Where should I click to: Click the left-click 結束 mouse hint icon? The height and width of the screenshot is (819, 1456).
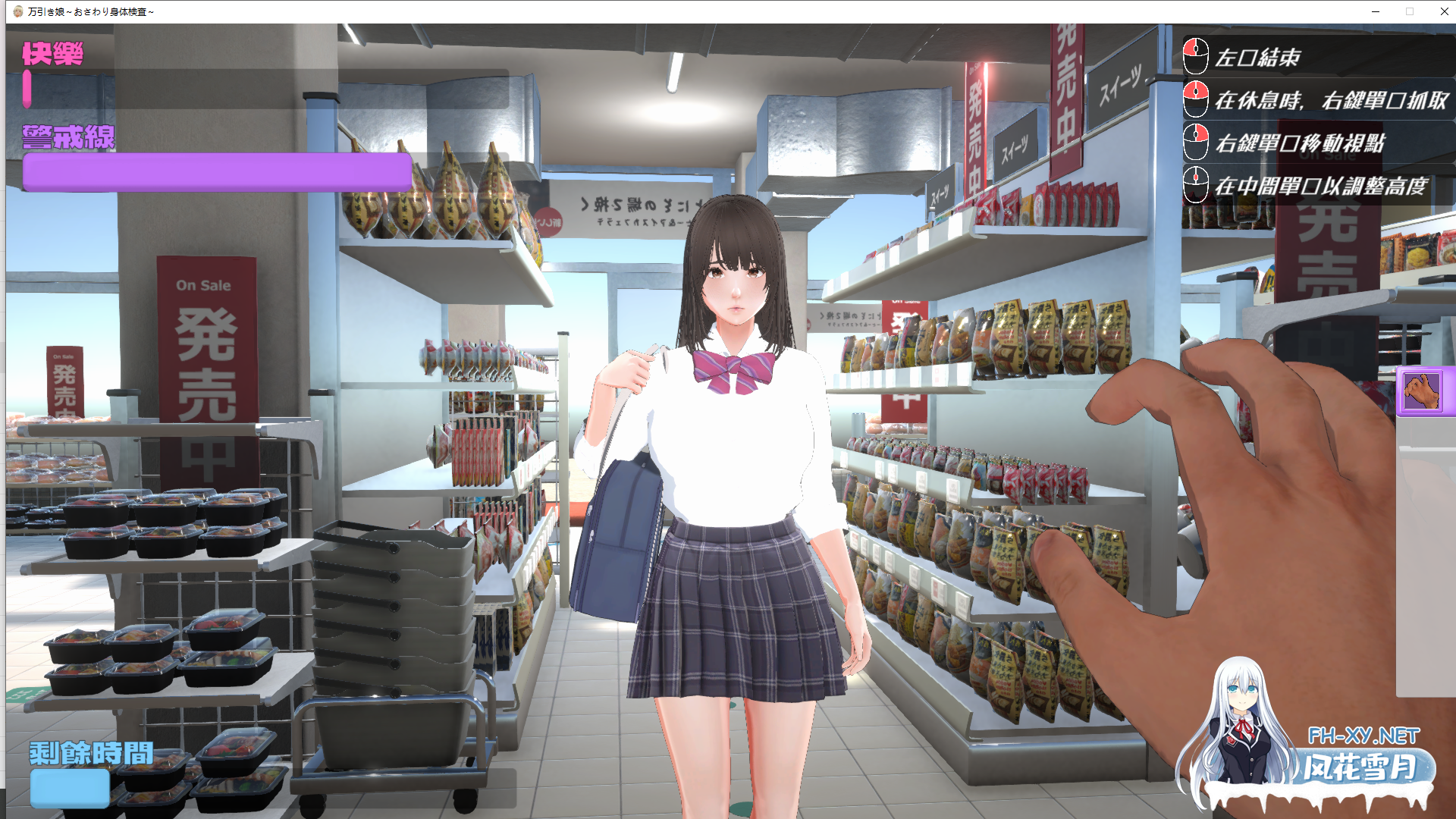(1195, 55)
